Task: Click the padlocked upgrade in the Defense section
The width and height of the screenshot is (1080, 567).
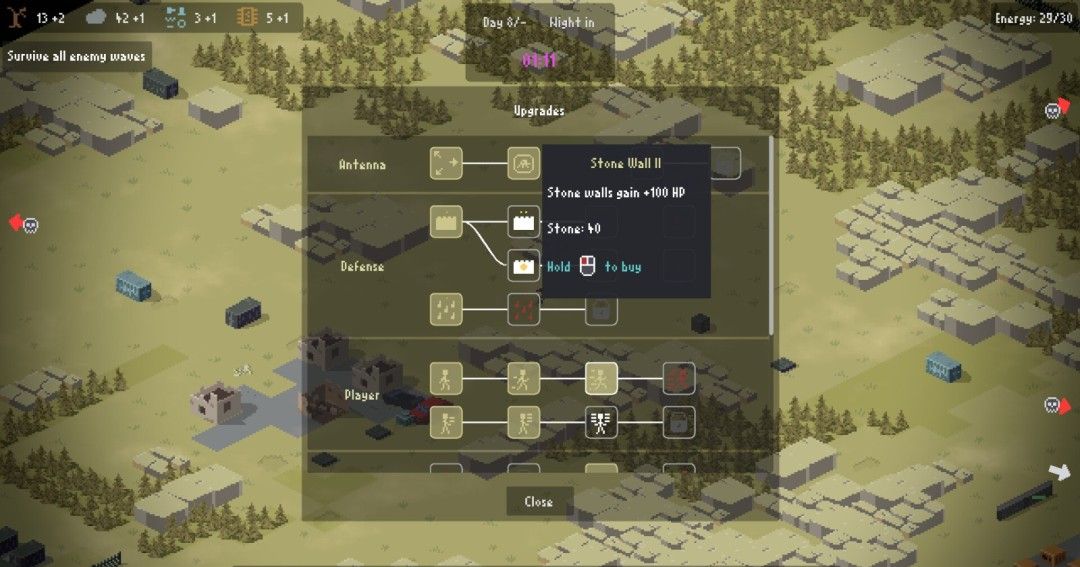Action: [x=601, y=309]
